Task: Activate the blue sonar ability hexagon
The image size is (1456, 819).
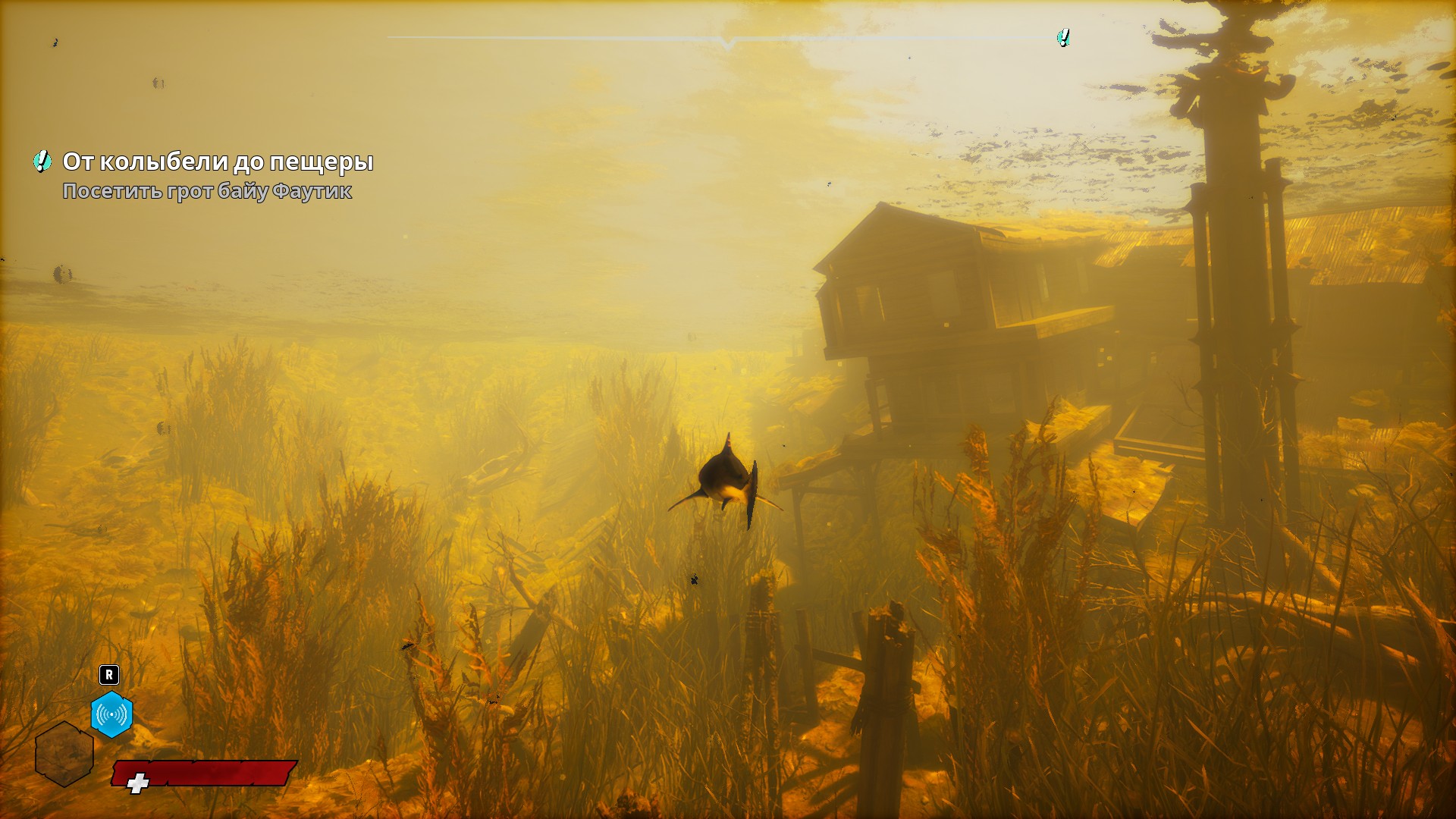Action: pyautogui.click(x=111, y=714)
